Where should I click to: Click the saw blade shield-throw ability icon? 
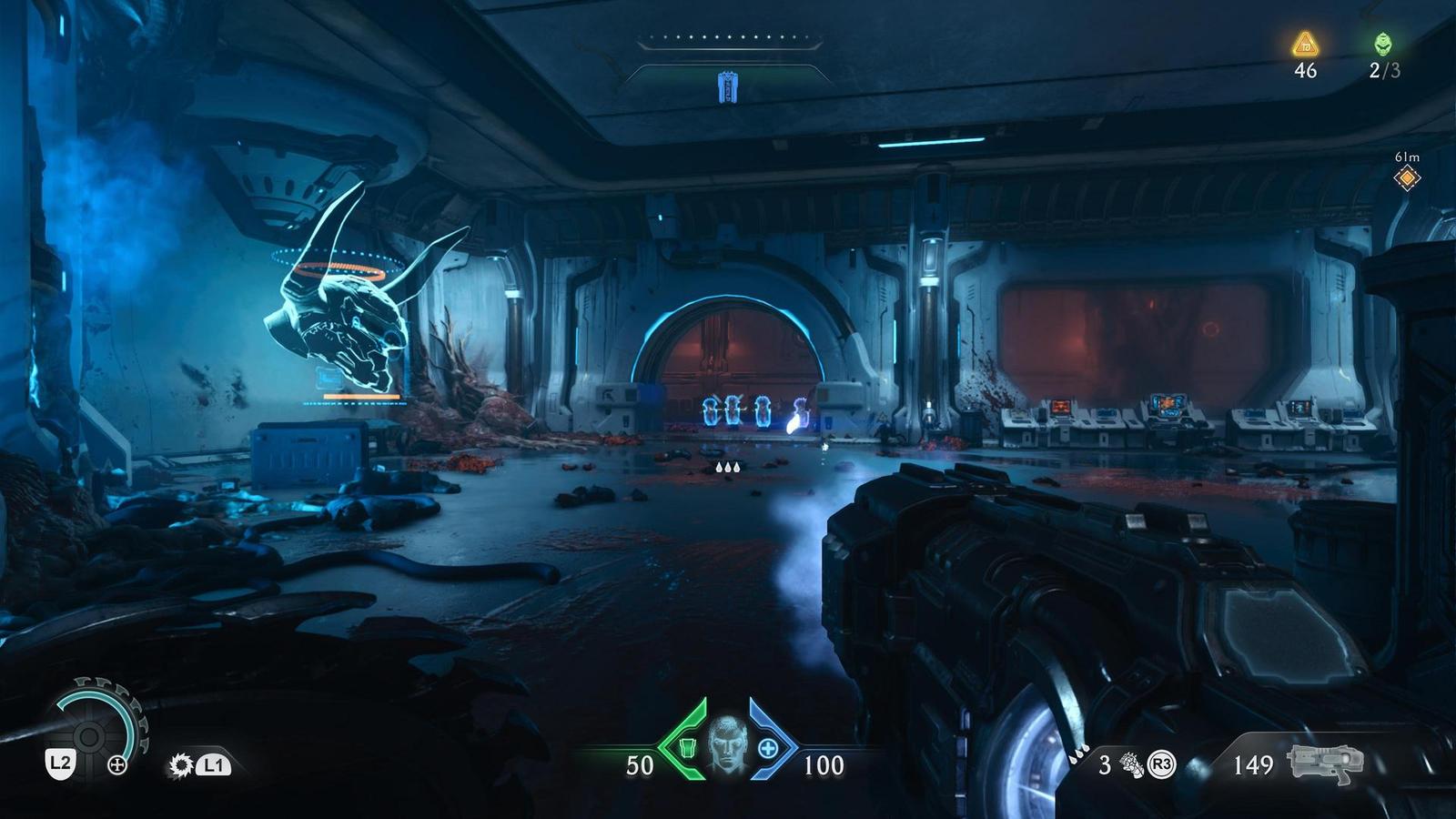(181, 764)
